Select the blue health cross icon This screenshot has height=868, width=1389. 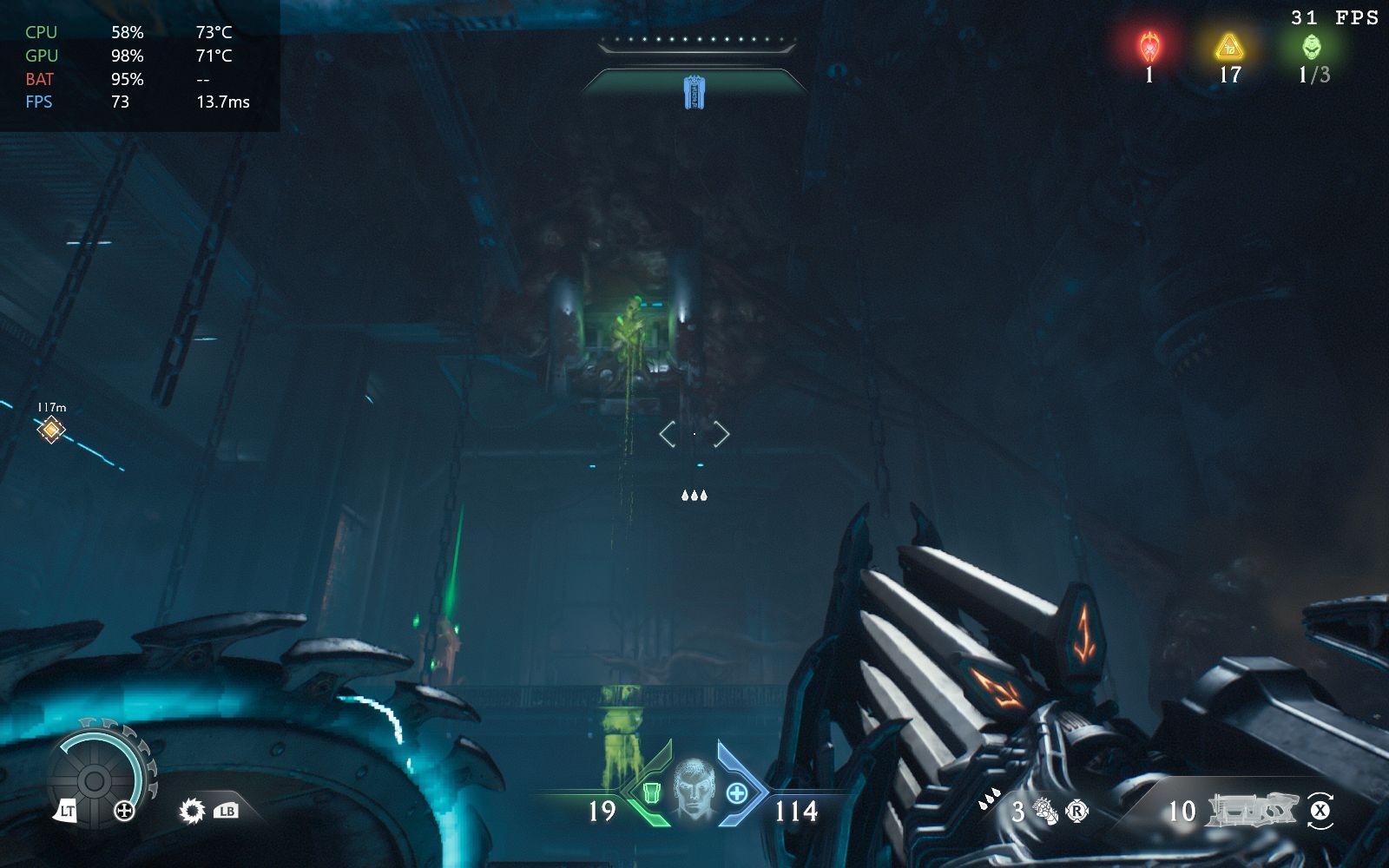click(x=736, y=792)
